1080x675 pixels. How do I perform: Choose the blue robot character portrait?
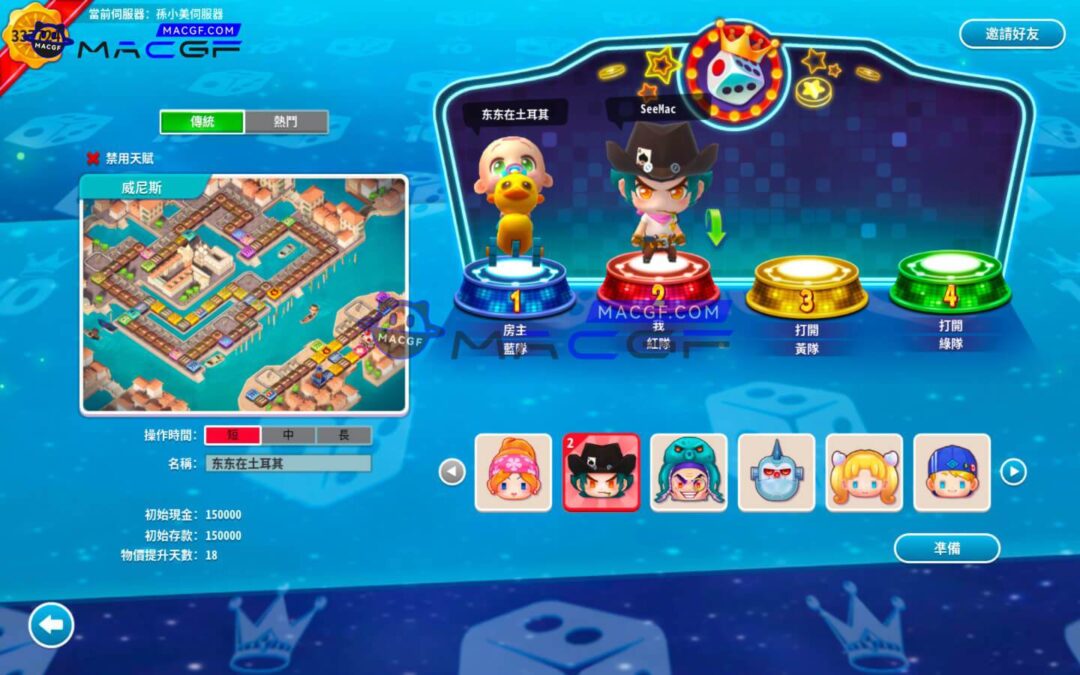776,473
